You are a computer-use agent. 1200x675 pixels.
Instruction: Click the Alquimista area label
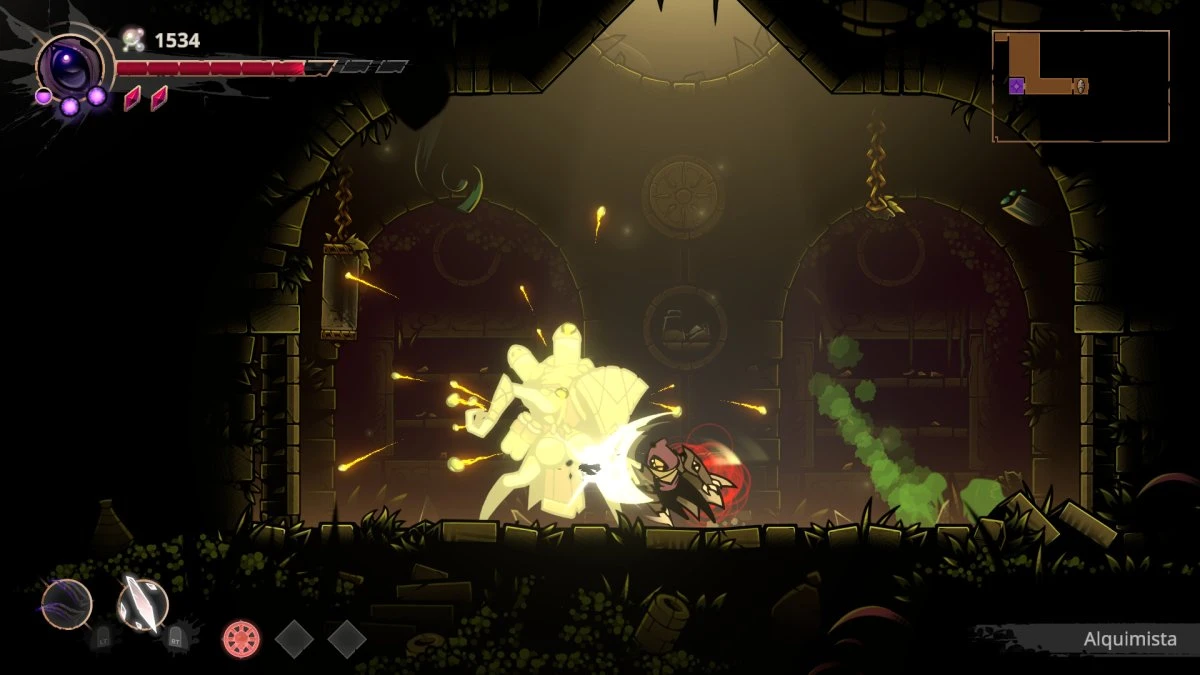point(1129,639)
